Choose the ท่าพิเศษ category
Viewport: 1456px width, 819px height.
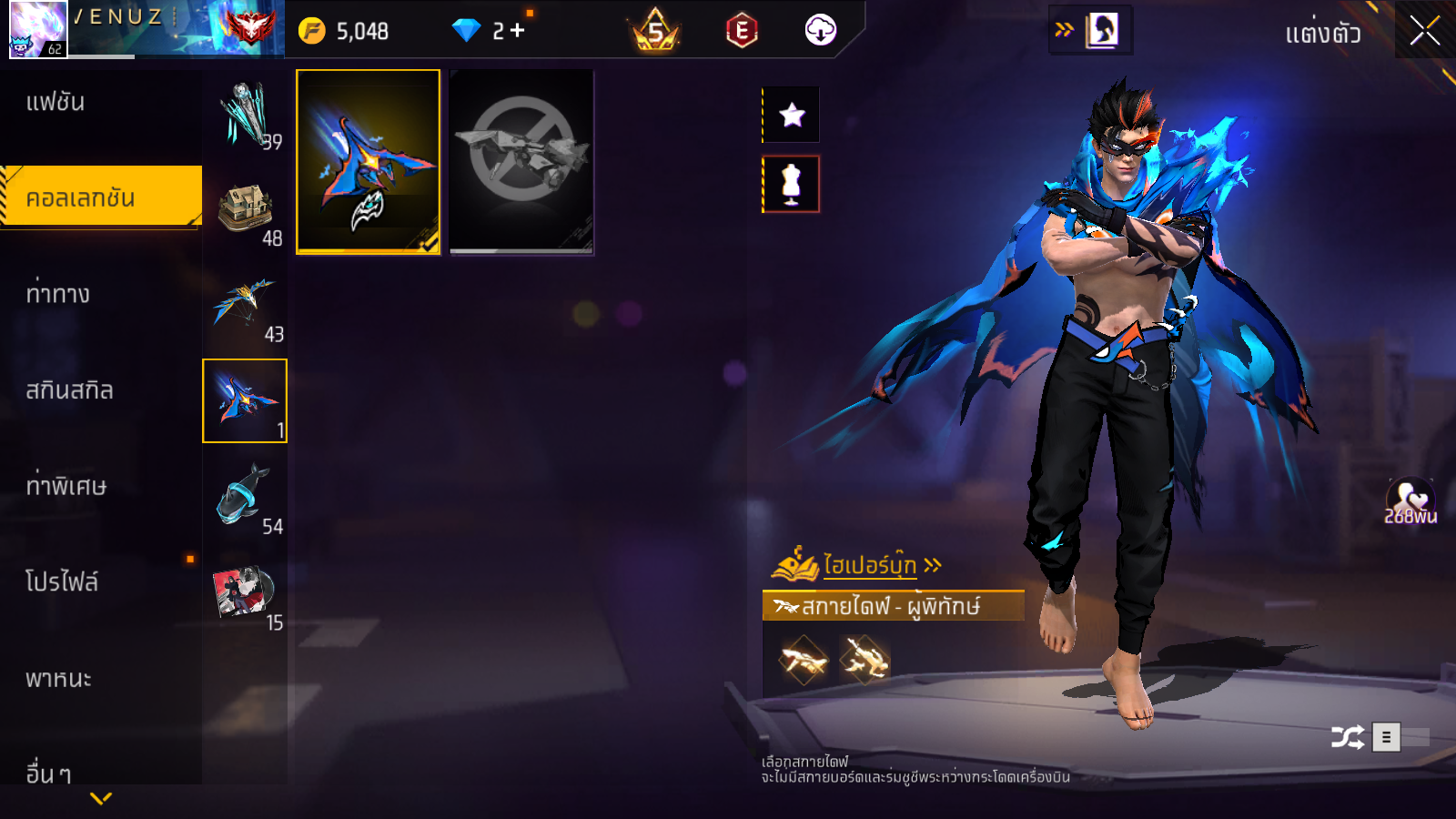click(66, 486)
